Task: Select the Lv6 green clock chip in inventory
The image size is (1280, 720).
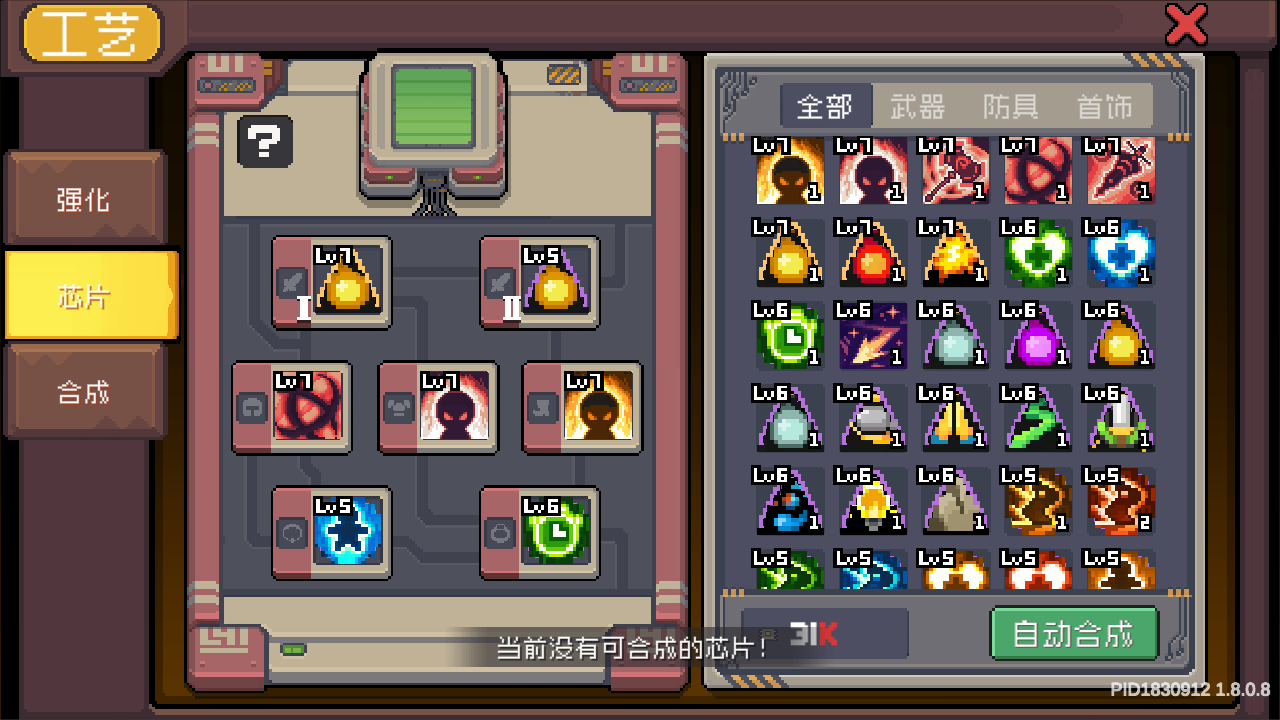Action: 790,337
